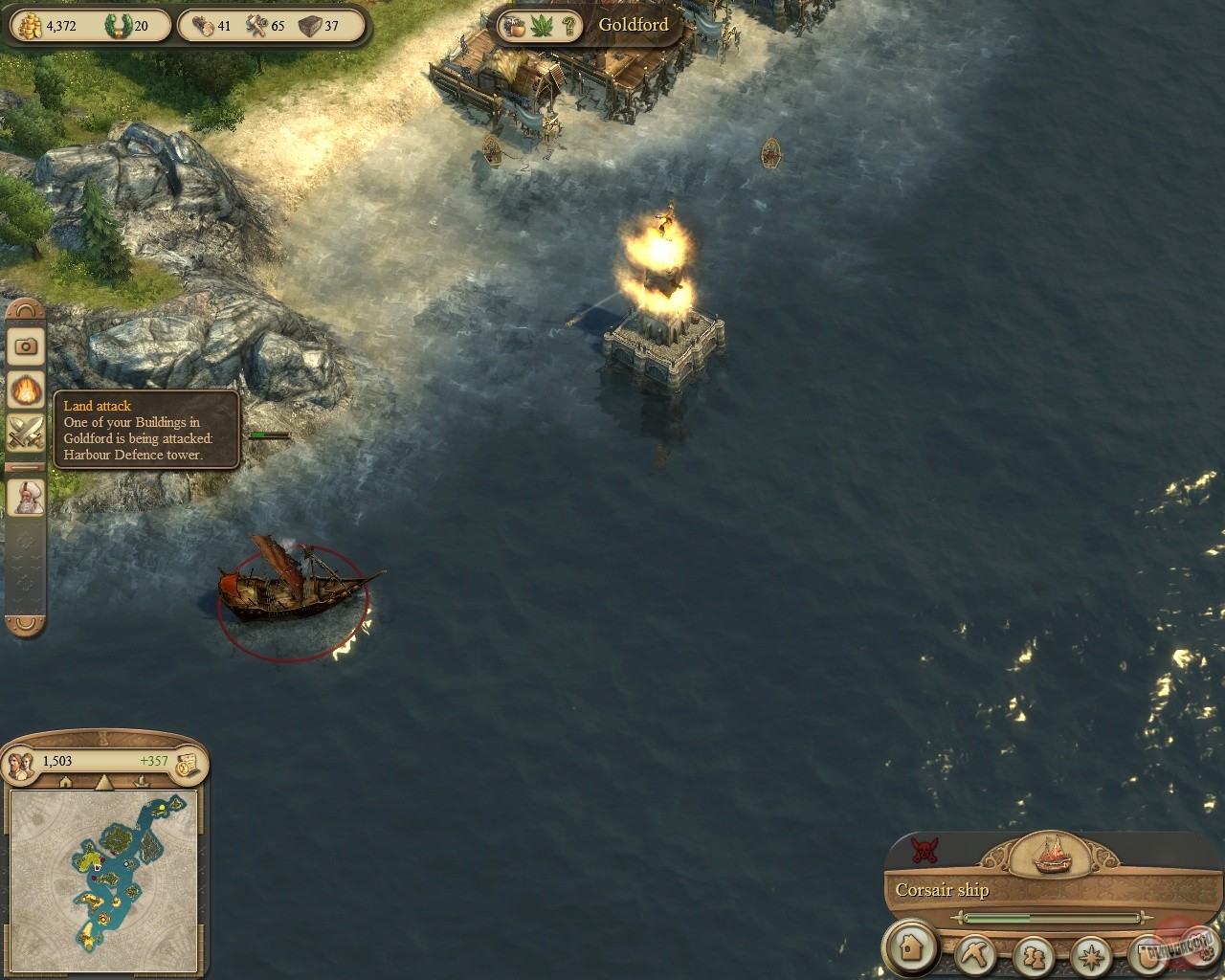1225x980 pixels.
Task: Click the red pirate skull emblem
Action: (924, 847)
